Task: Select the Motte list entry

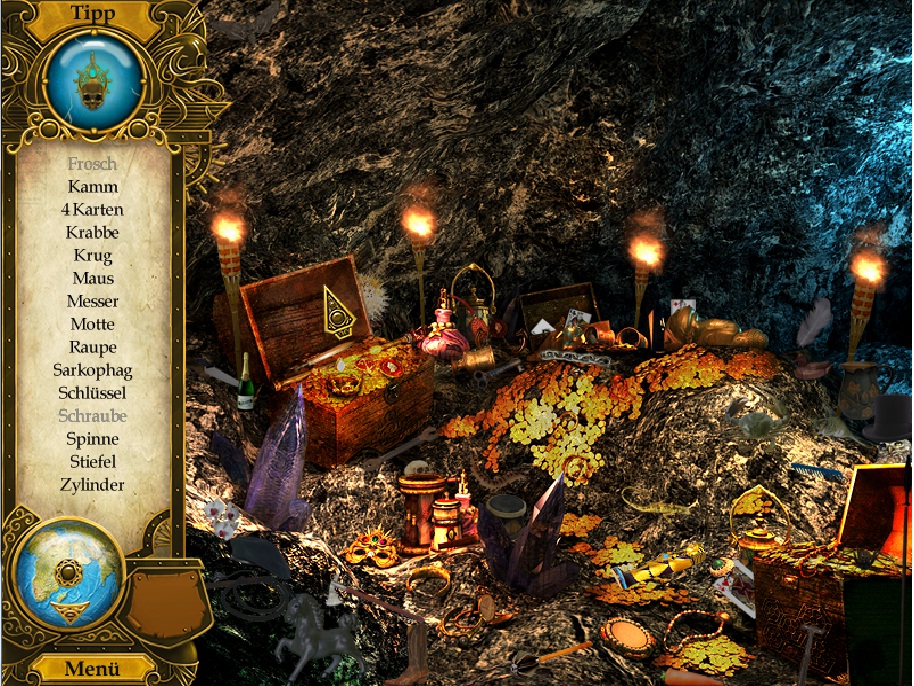Action: click(93, 324)
